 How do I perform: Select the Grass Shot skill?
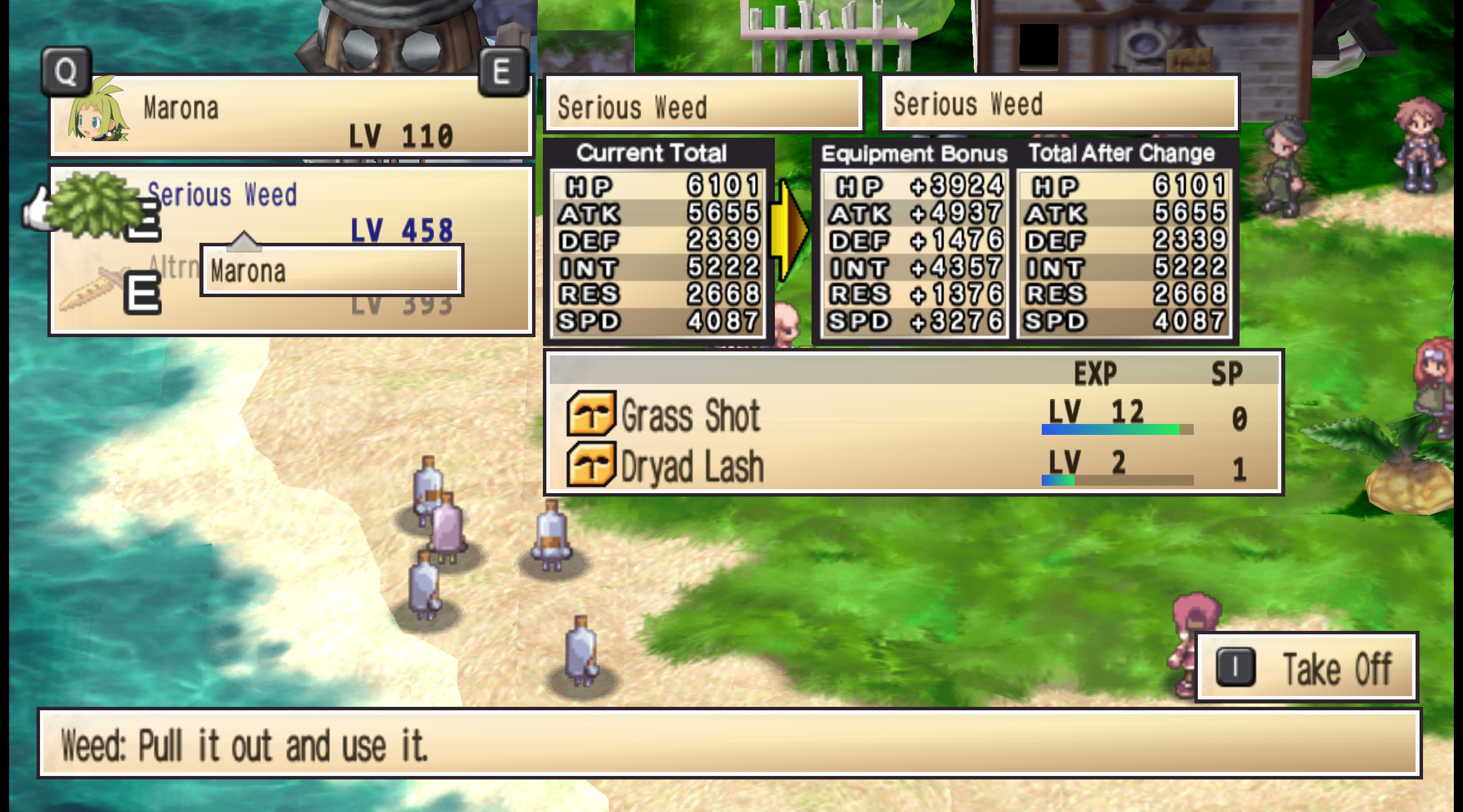(x=690, y=415)
